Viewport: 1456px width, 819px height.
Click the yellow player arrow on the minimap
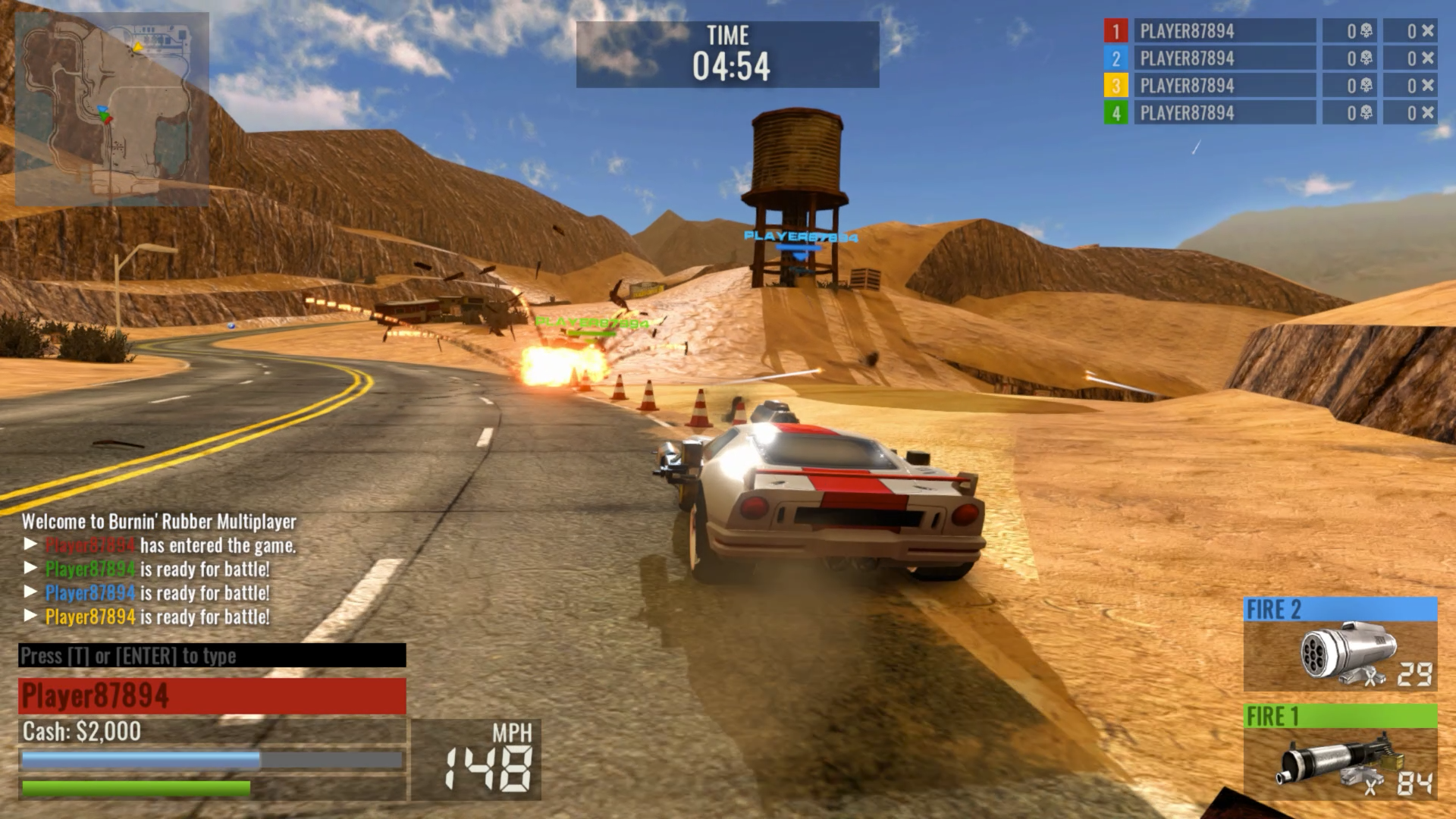tap(138, 47)
